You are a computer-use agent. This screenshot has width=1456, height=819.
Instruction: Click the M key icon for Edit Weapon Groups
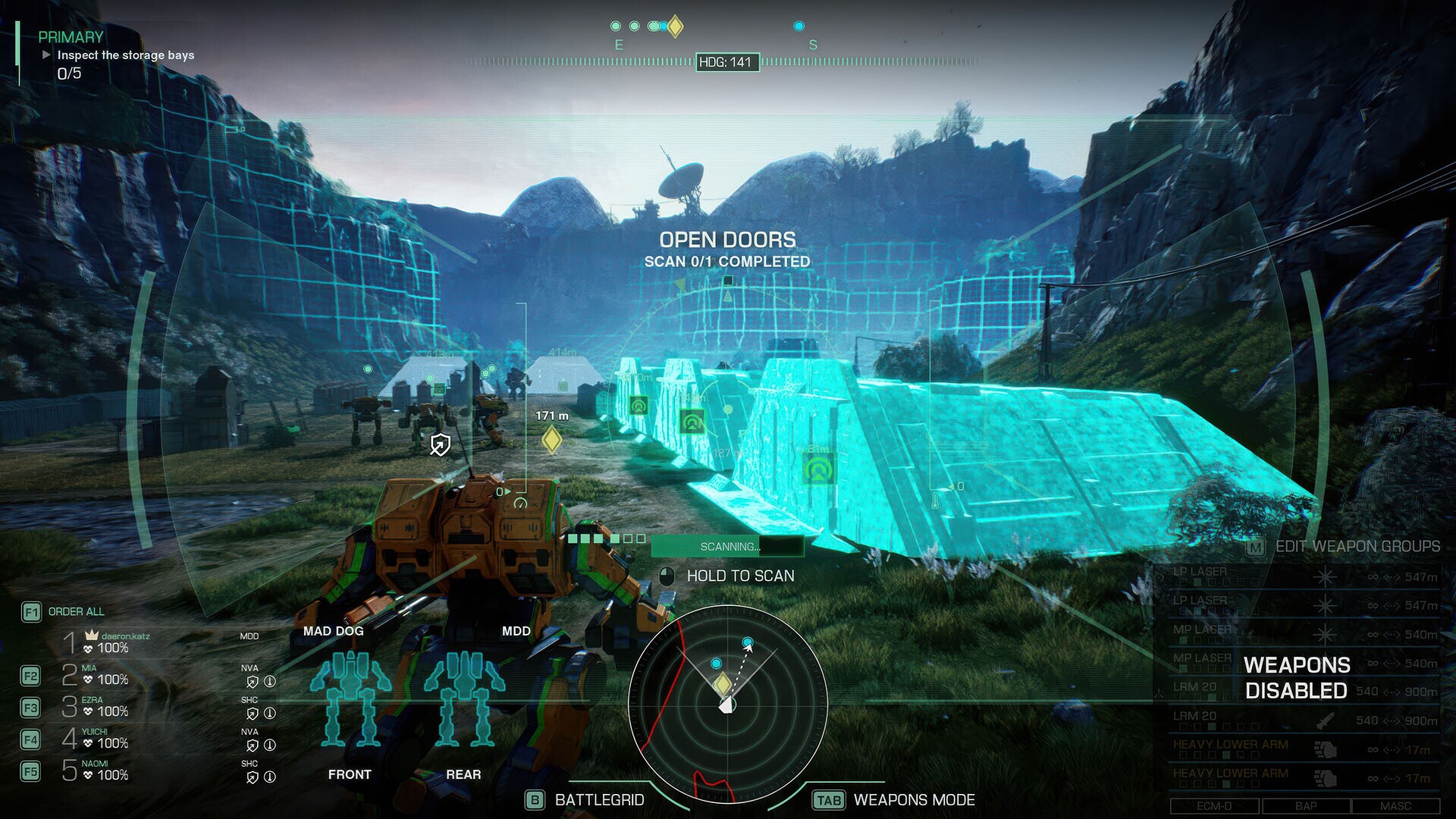click(1254, 548)
